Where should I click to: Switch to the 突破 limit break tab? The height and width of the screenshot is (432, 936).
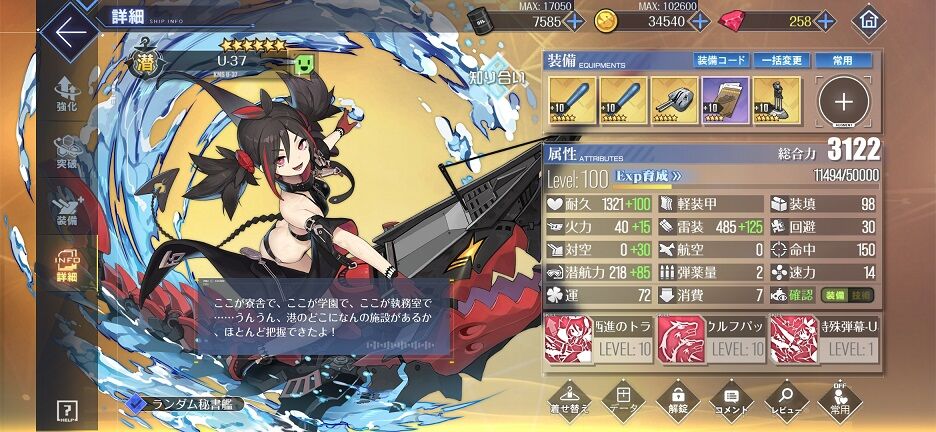pyautogui.click(x=67, y=151)
